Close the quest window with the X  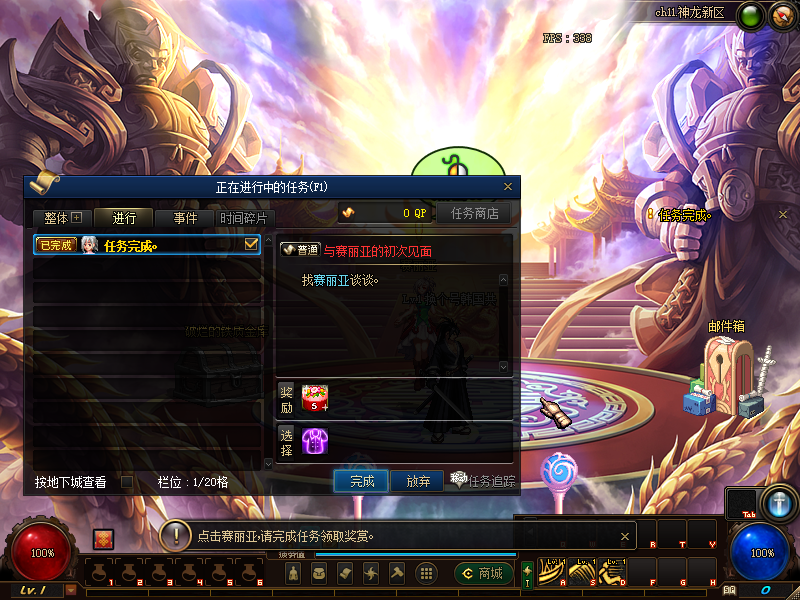508,186
